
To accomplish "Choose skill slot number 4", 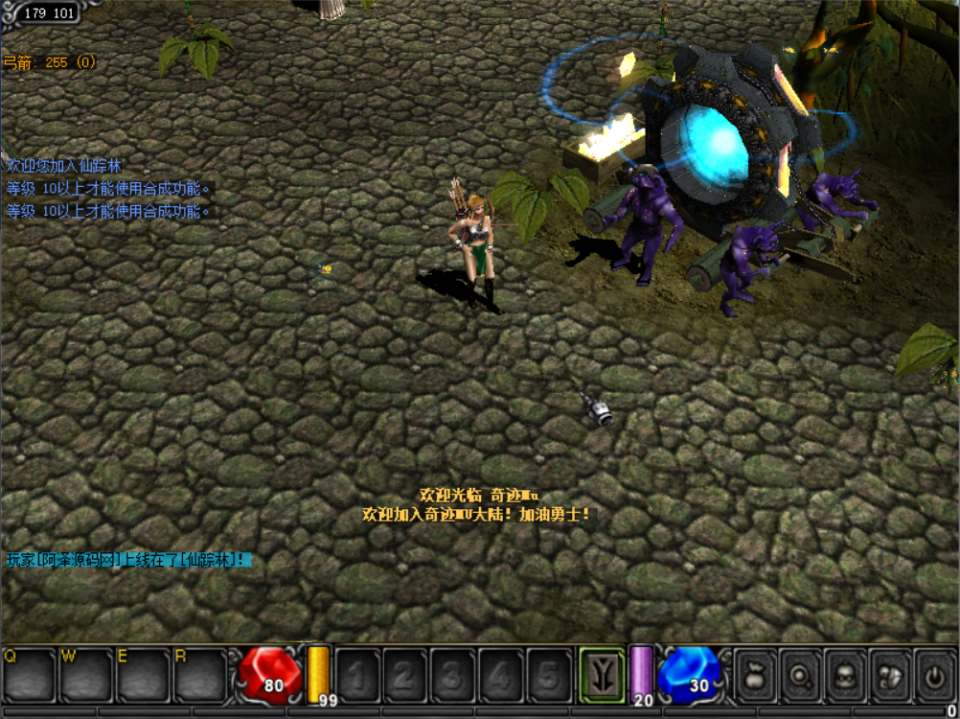I will tap(501, 675).
